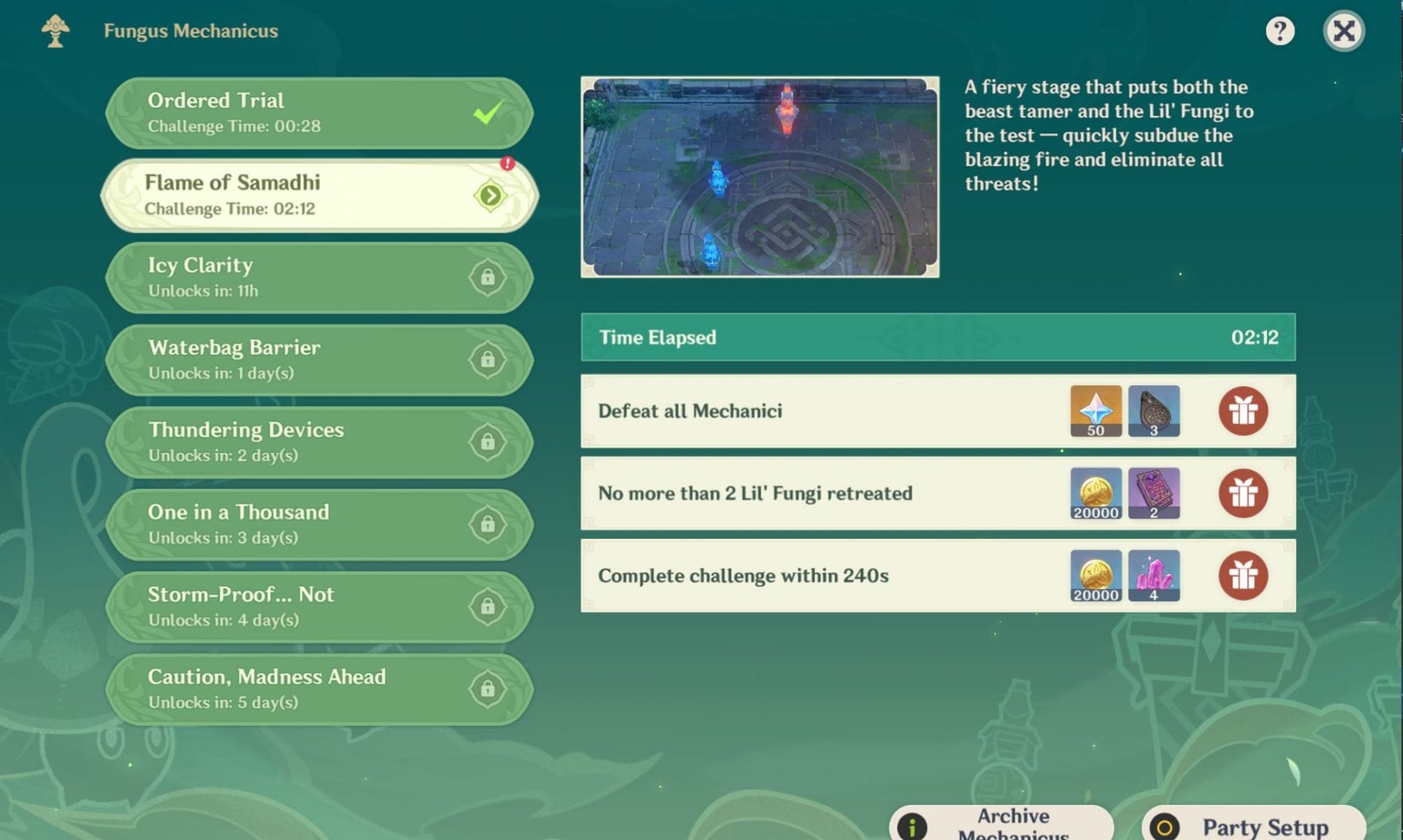Image resolution: width=1403 pixels, height=840 pixels.
Task: Inspect the Primogem reward icon
Action: click(x=1095, y=411)
